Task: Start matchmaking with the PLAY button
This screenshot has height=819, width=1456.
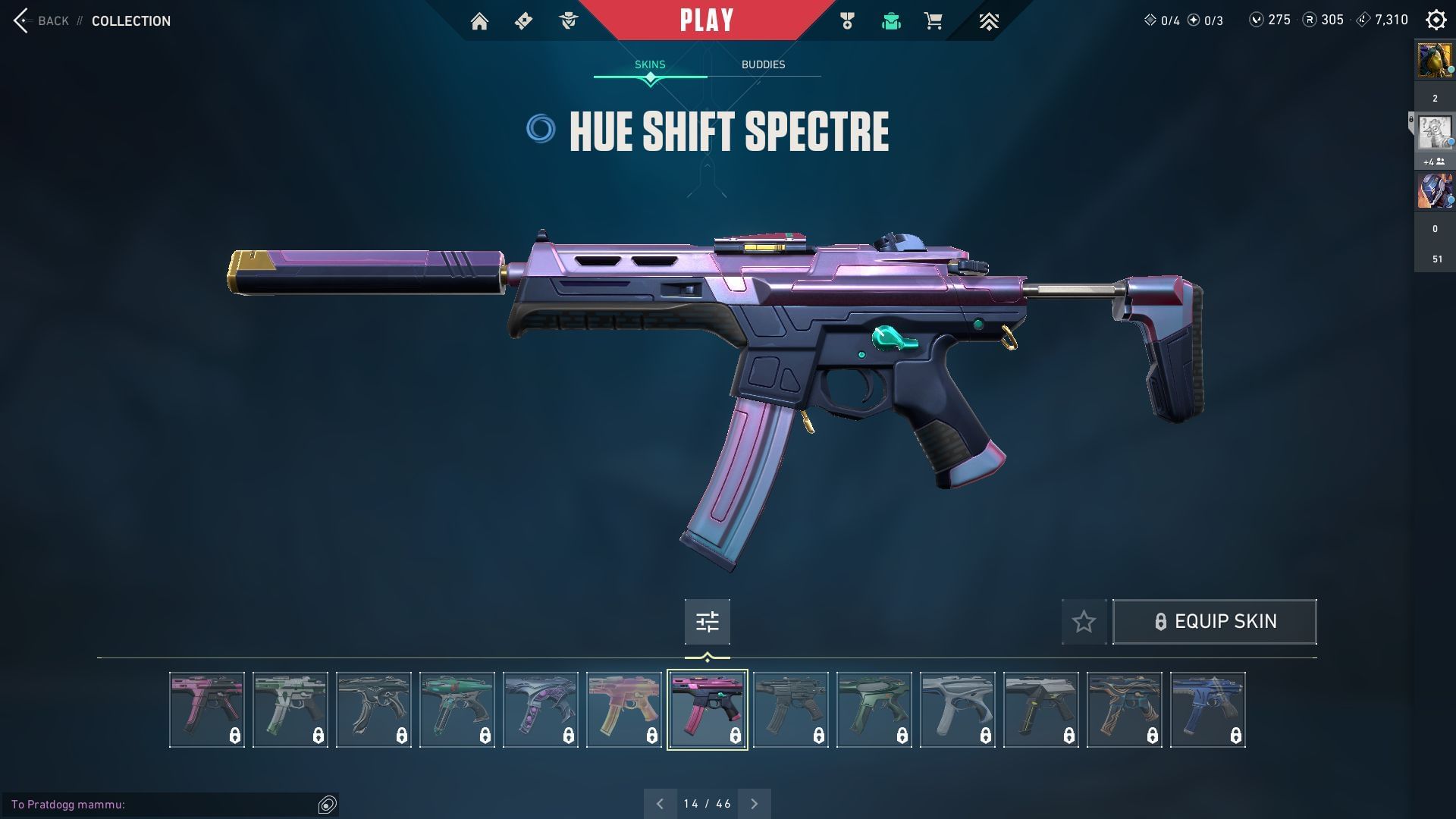Action: pos(706,20)
